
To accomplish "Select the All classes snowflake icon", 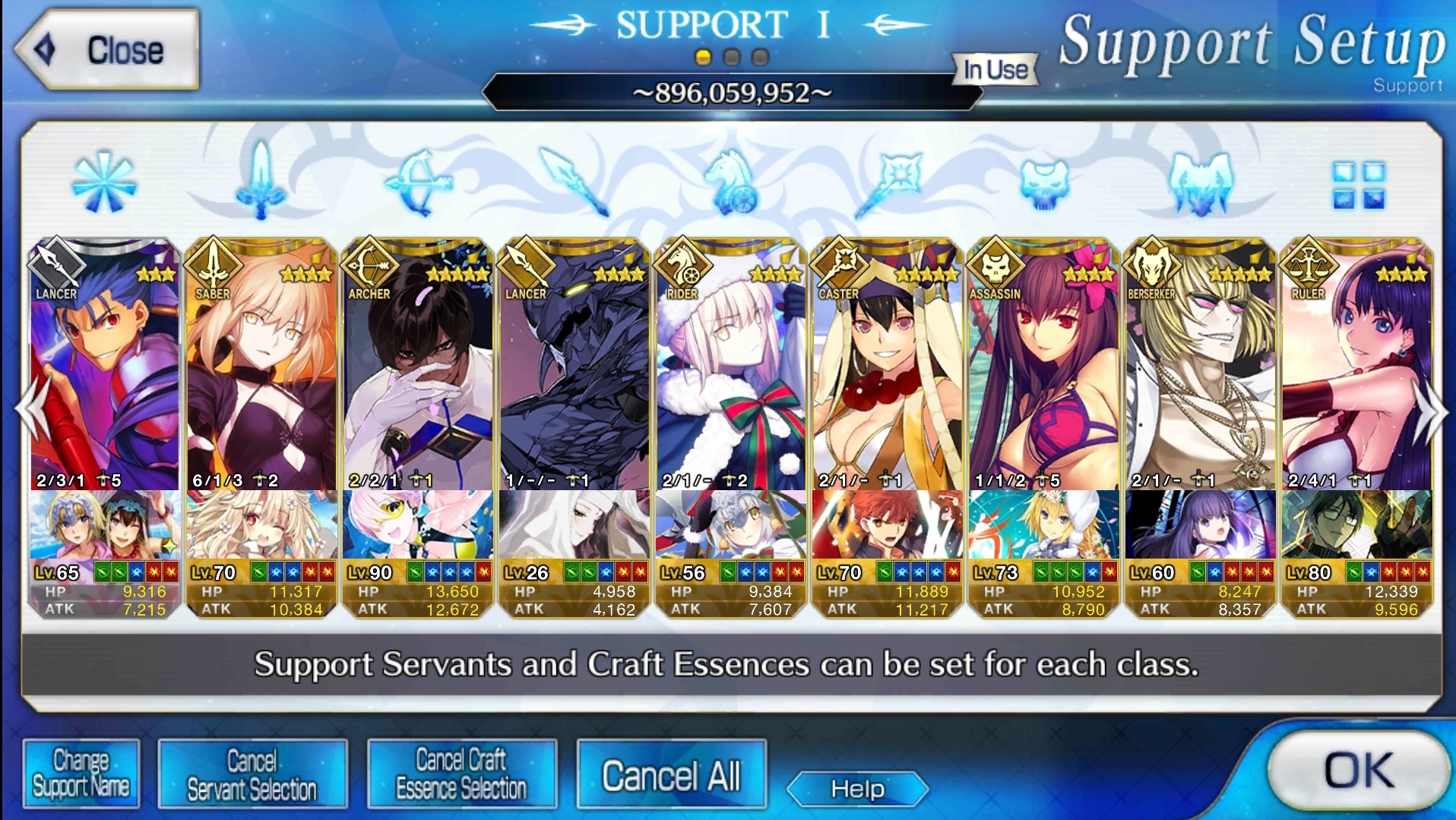I will [x=104, y=182].
